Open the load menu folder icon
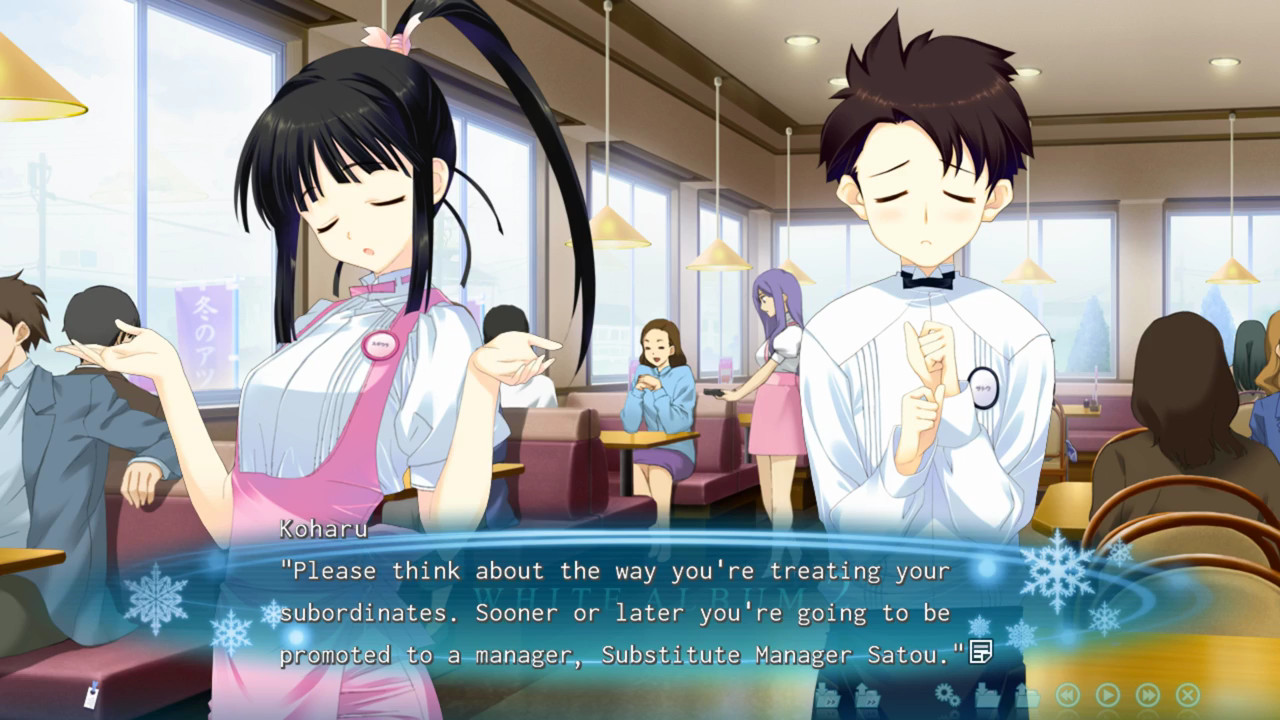Image resolution: width=1280 pixels, height=720 pixels. coord(1027,695)
